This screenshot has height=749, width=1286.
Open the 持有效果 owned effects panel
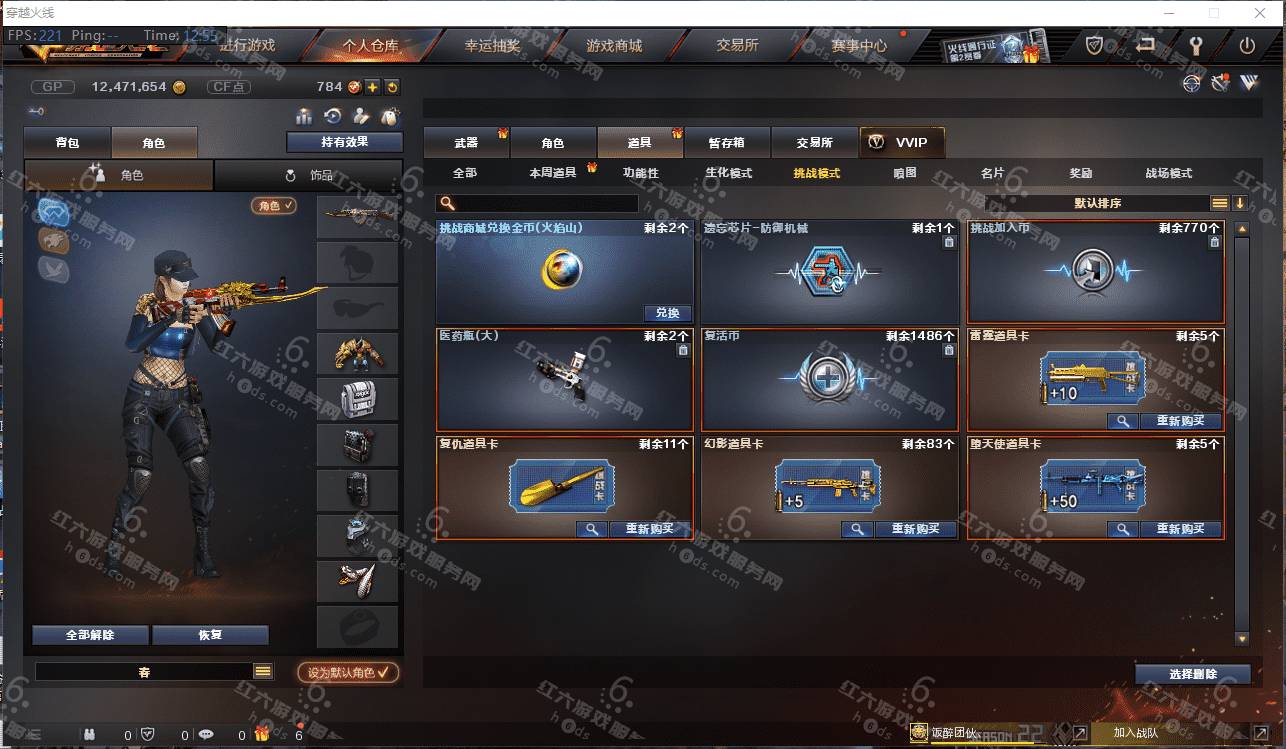(344, 142)
